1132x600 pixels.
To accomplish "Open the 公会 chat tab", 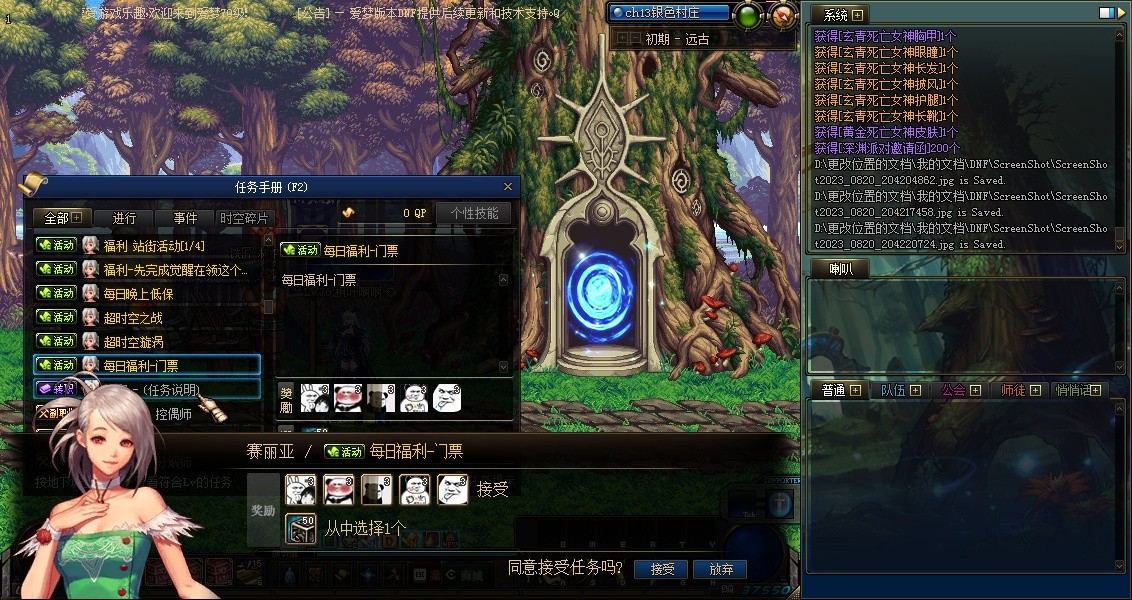I will point(953,390).
